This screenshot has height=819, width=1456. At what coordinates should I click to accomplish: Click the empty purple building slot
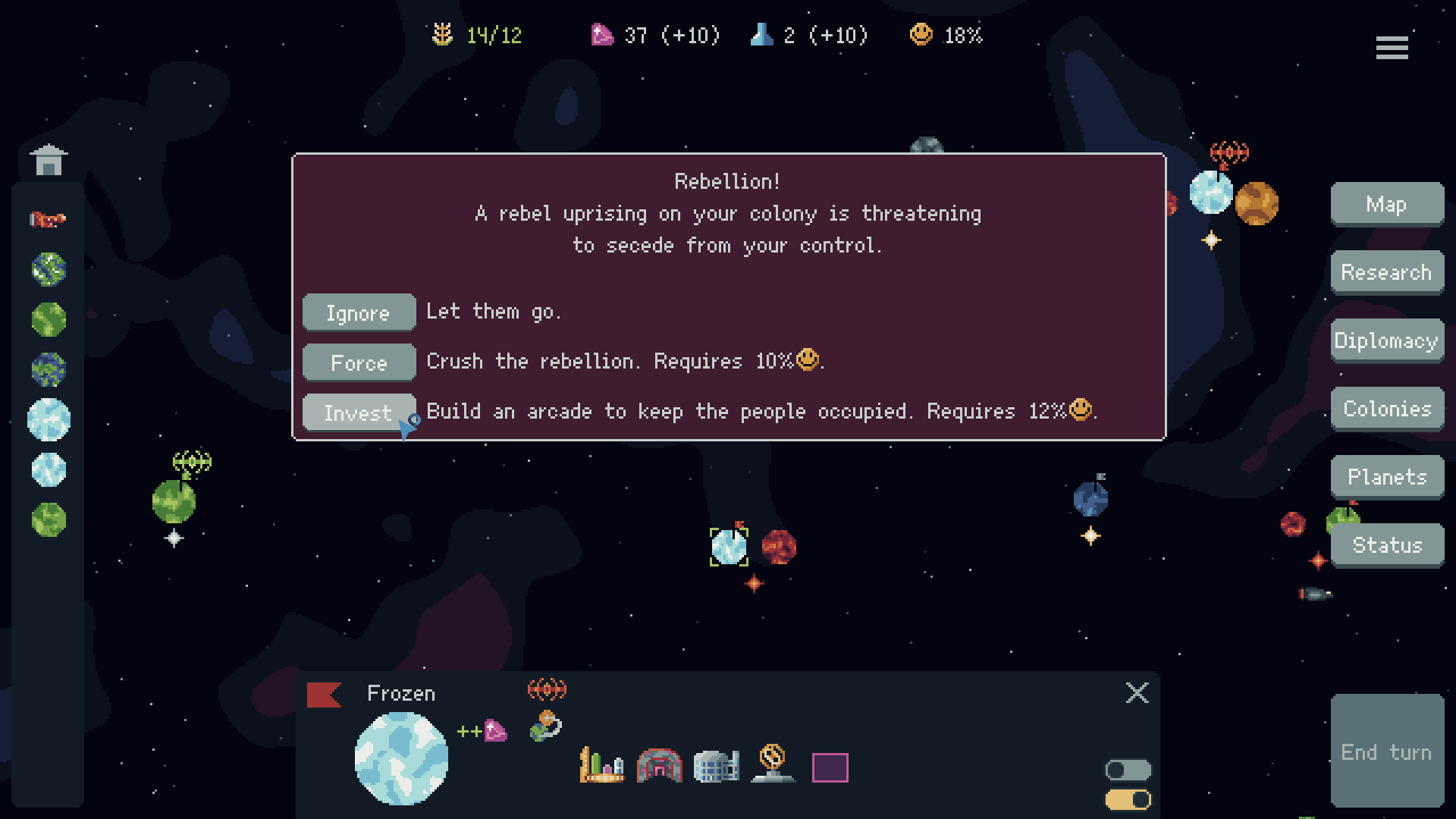tap(829, 768)
